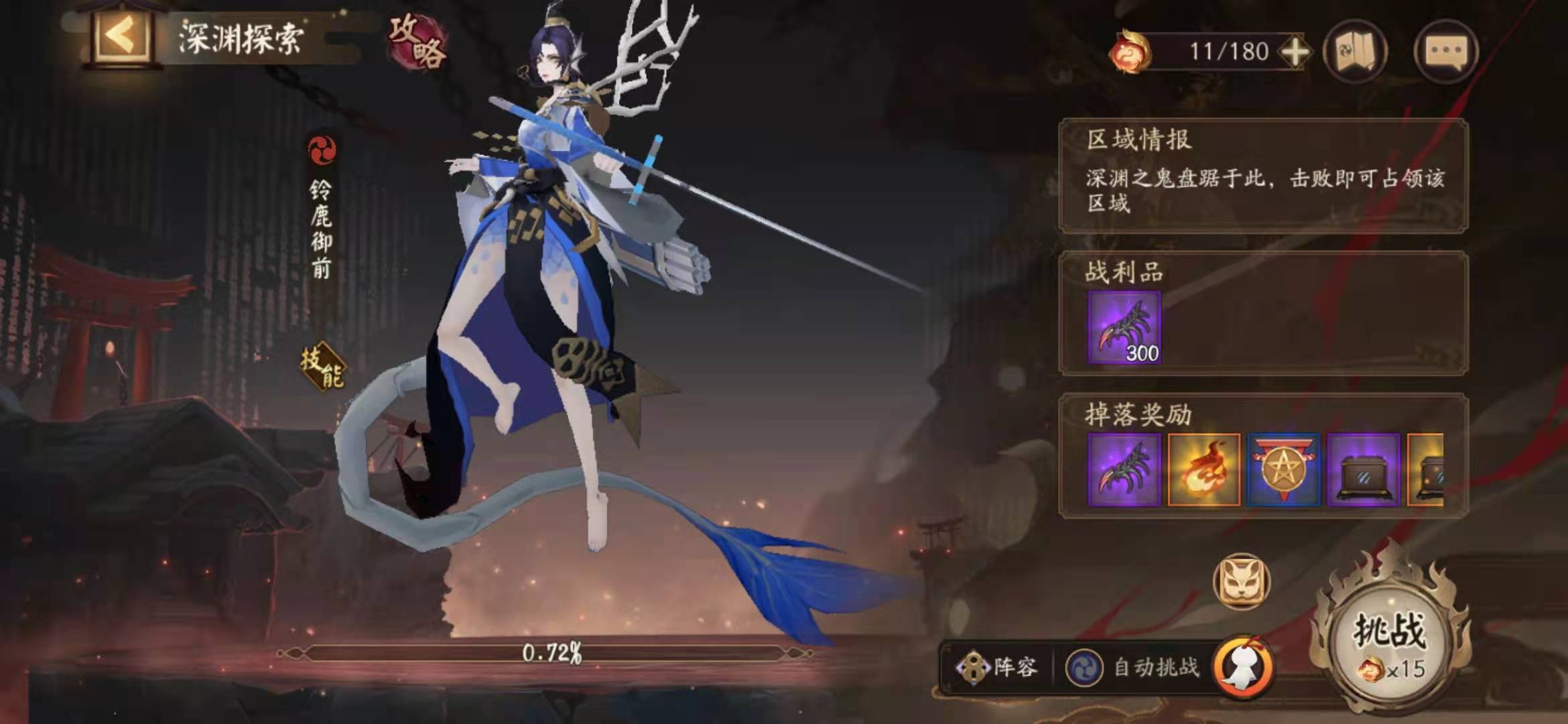The width and height of the screenshot is (1568, 724).
Task: Open the 攻略 strategy guide
Action: pos(417,42)
